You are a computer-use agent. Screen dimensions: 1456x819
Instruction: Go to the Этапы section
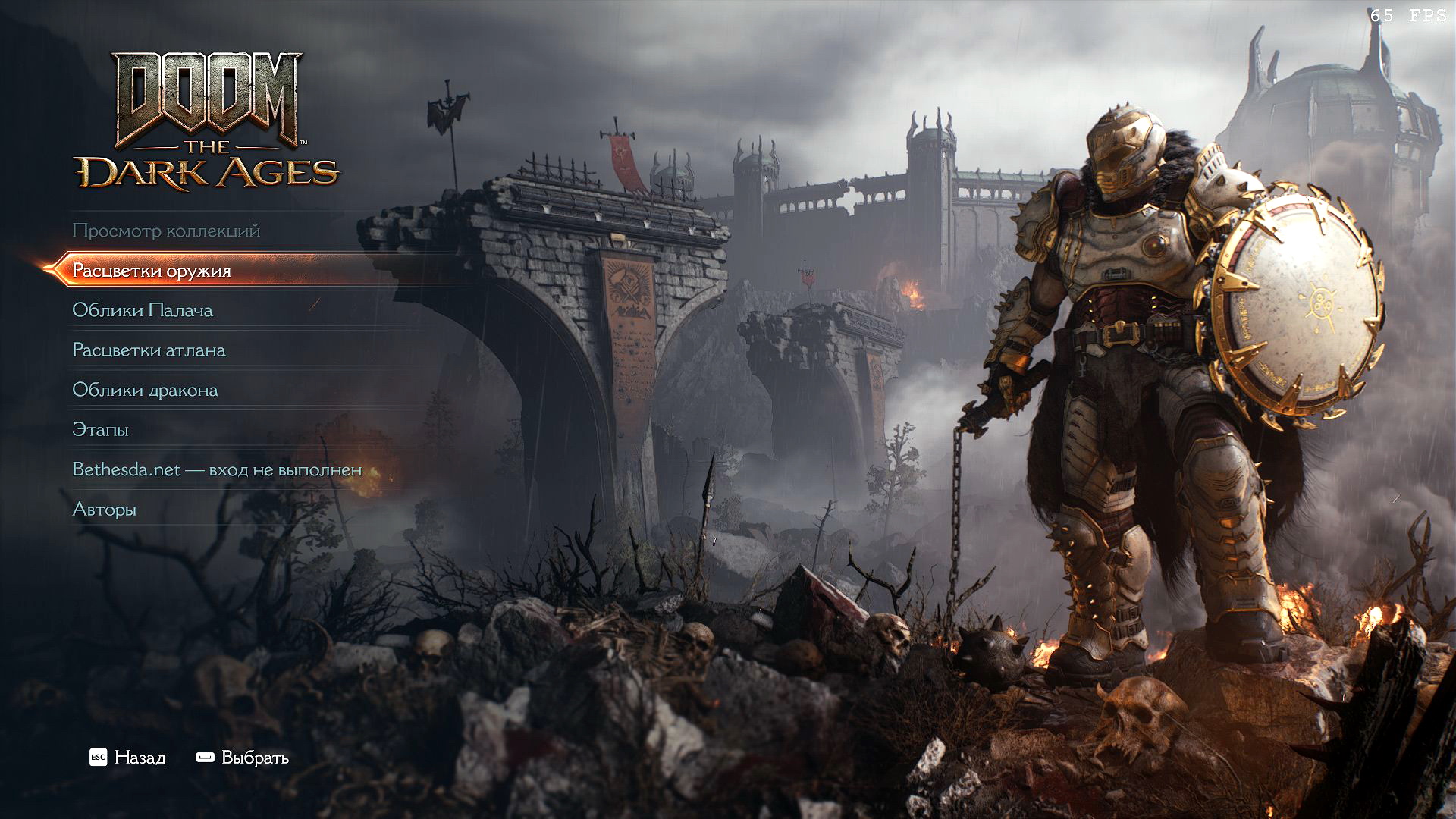(x=100, y=430)
